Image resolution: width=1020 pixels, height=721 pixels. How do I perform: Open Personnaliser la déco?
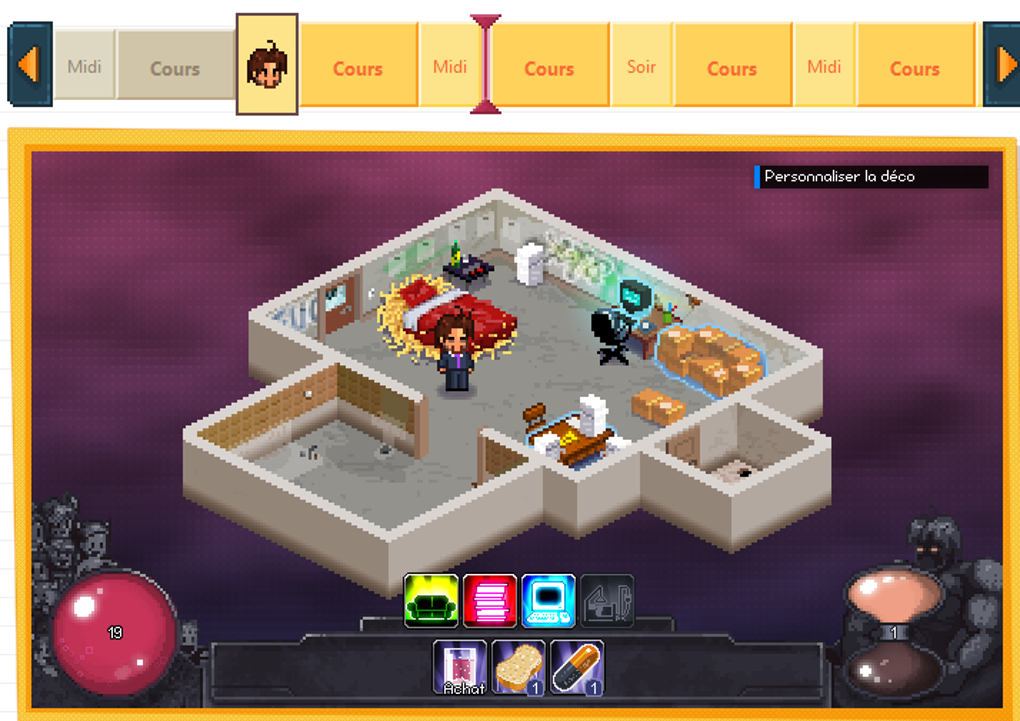[870, 177]
